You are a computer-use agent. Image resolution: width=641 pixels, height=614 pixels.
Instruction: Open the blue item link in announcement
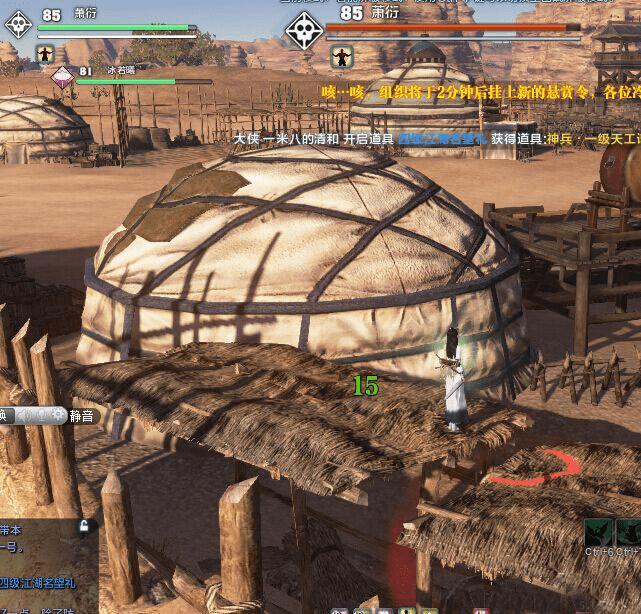(x=442, y=139)
